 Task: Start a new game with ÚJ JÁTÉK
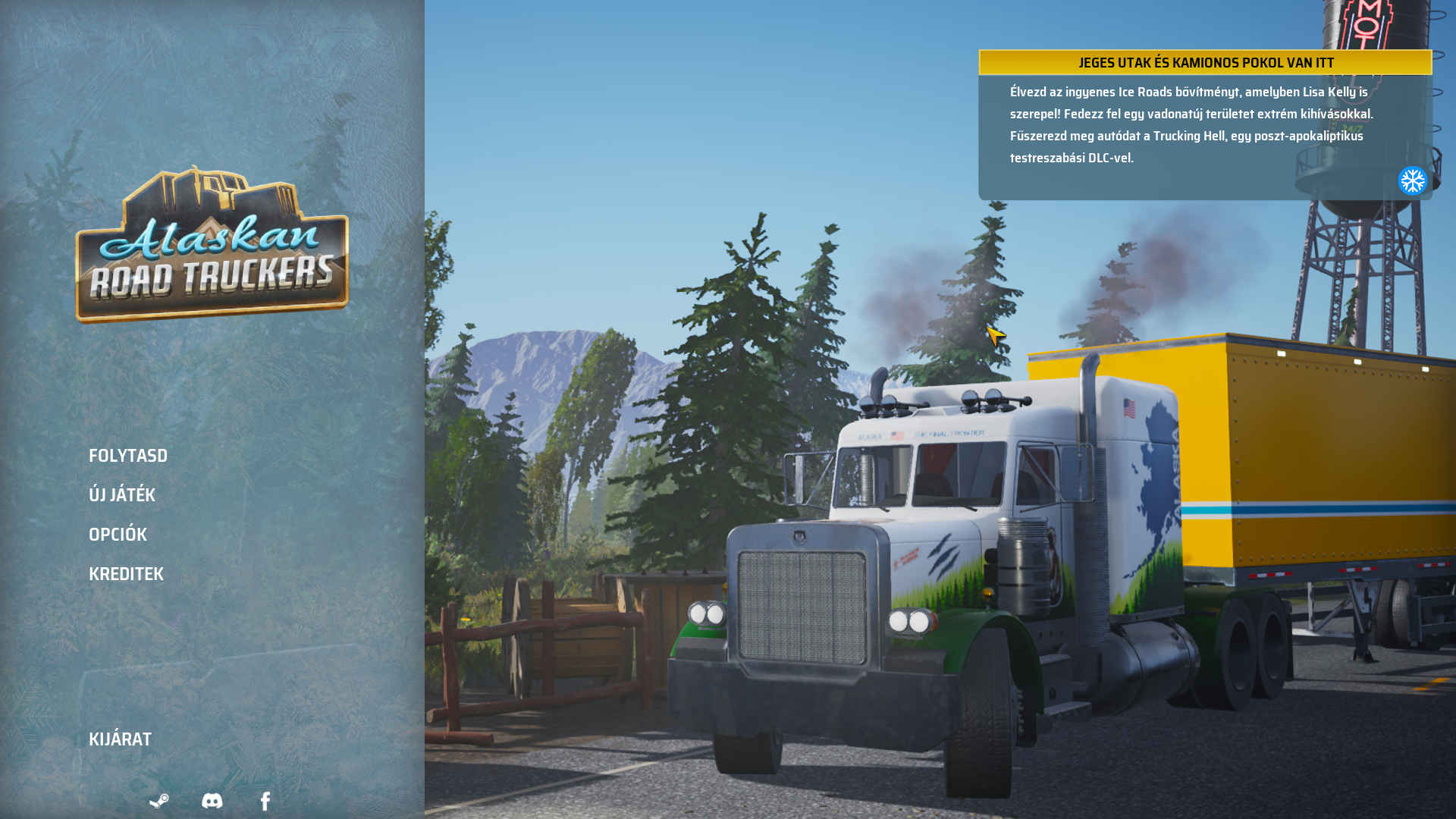coord(122,495)
